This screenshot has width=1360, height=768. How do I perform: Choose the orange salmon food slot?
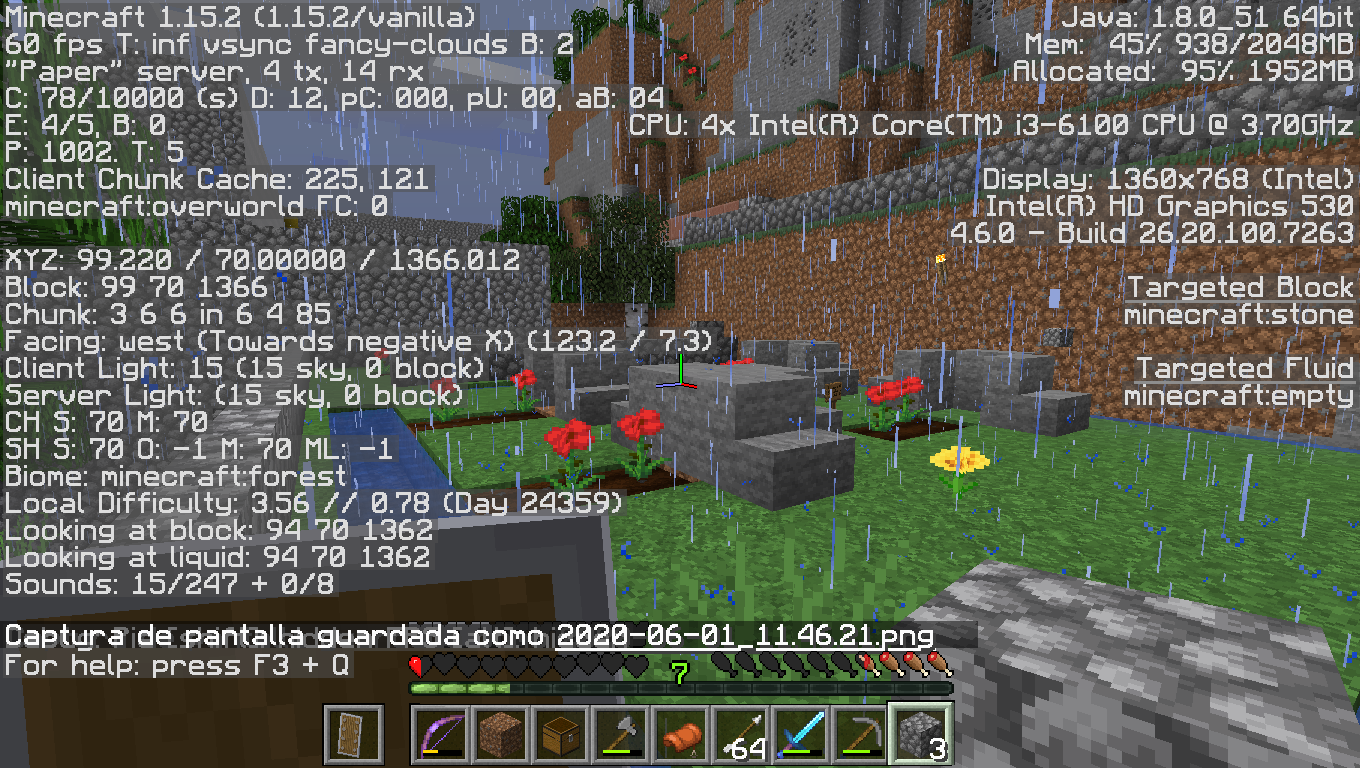click(680, 735)
